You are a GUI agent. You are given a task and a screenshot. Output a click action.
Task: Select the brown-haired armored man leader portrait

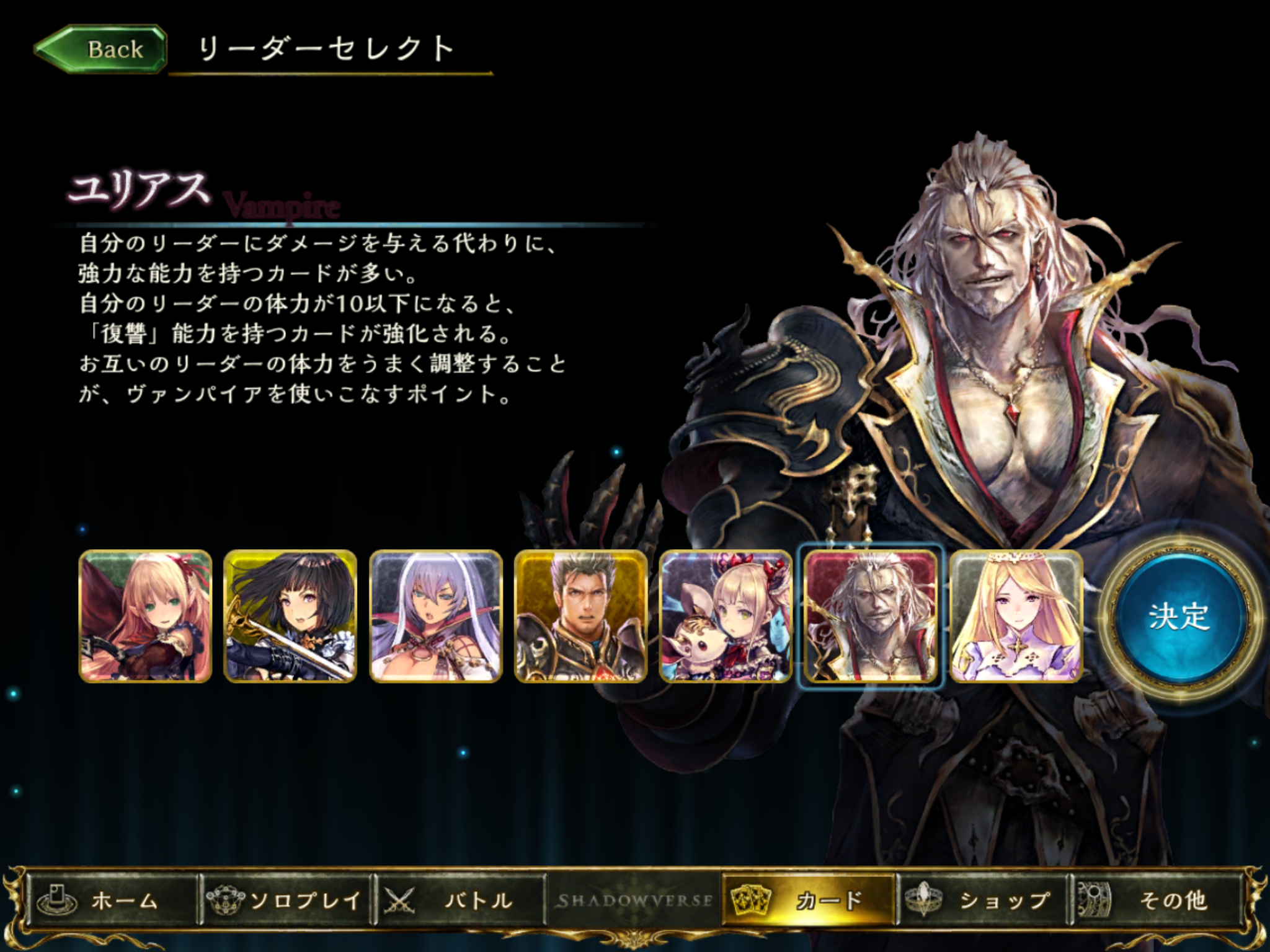580,616
